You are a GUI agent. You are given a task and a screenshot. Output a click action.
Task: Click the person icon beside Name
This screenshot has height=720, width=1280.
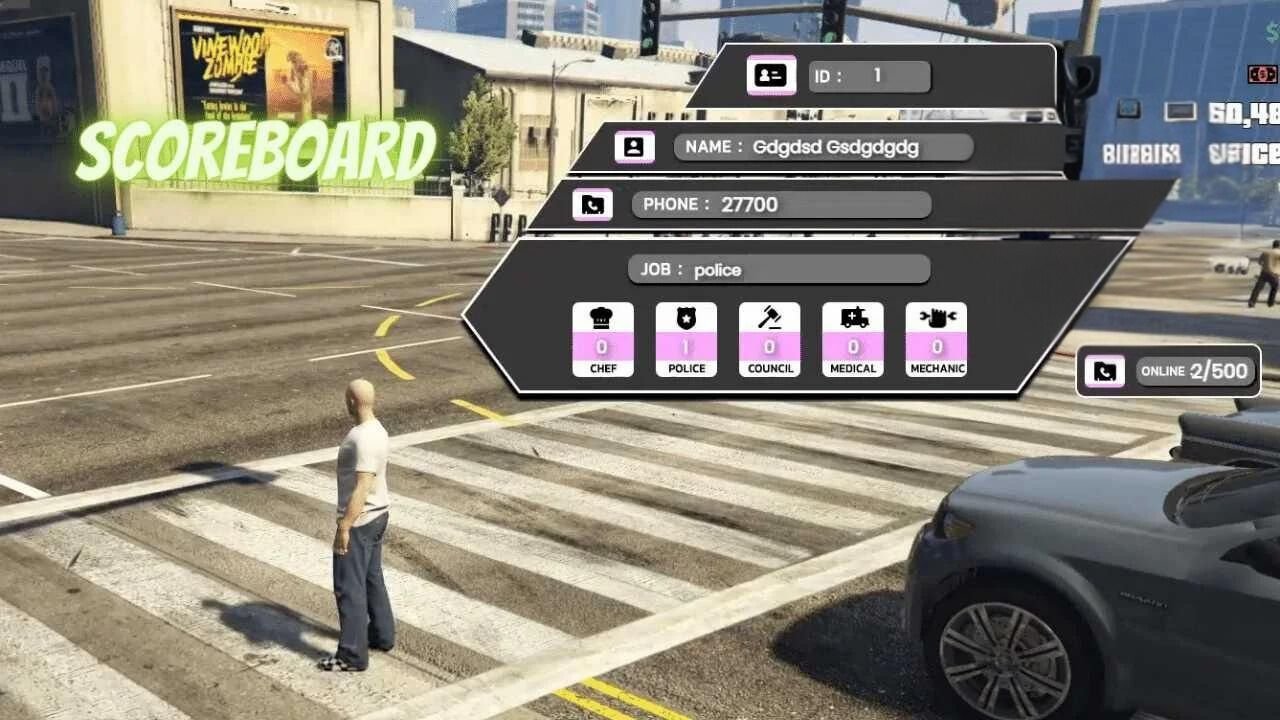pyautogui.click(x=634, y=147)
